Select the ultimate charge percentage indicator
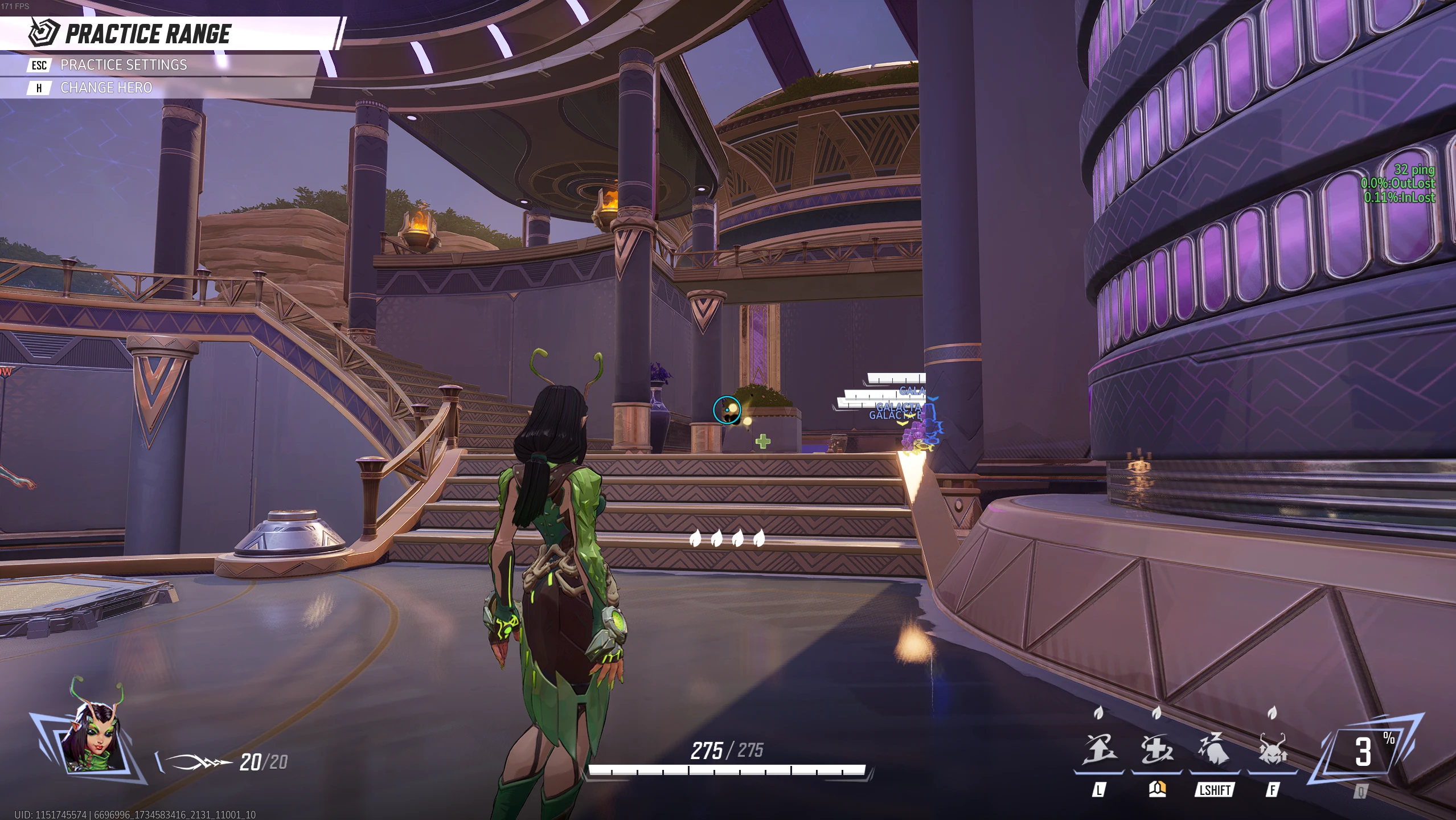 tap(1364, 752)
